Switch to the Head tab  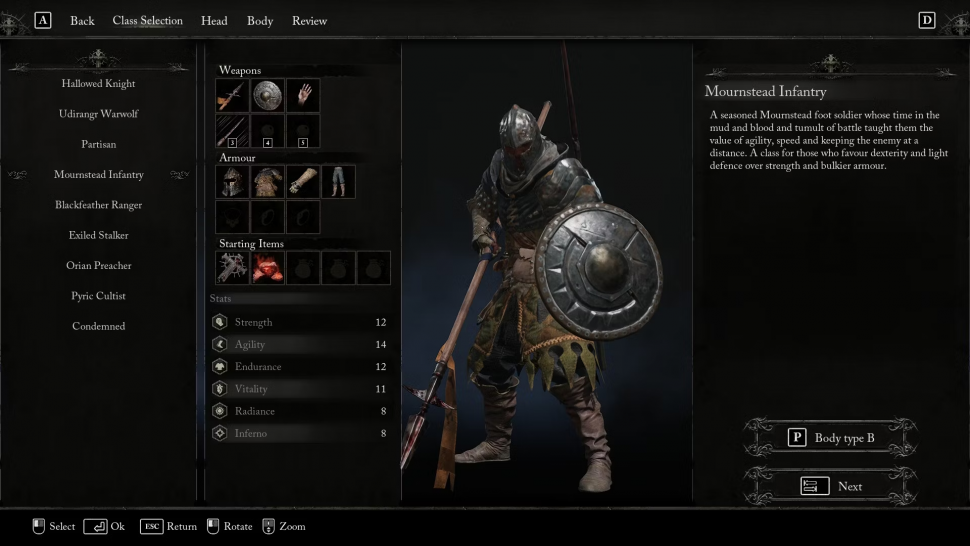click(x=214, y=21)
